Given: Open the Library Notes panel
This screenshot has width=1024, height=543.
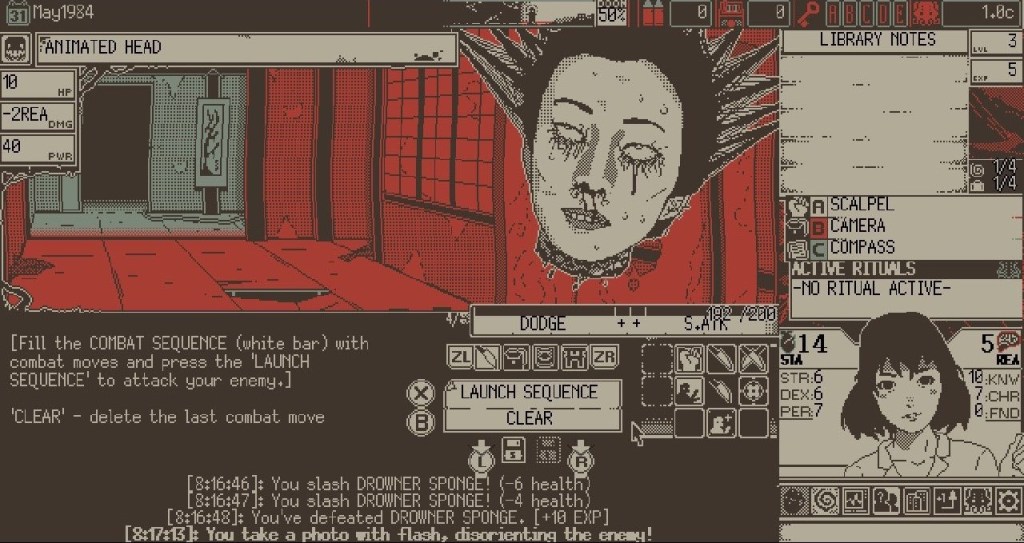Looking at the screenshot, I should point(876,40).
